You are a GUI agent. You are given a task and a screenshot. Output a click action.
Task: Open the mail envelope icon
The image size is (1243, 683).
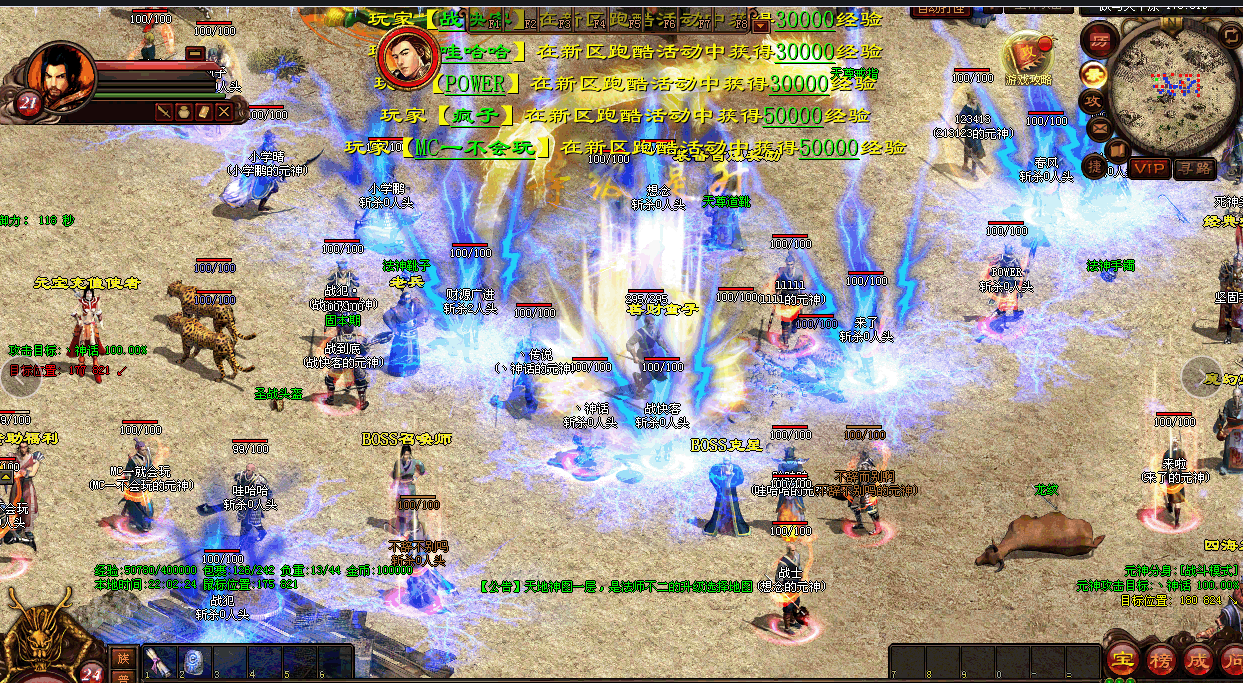[1100, 128]
